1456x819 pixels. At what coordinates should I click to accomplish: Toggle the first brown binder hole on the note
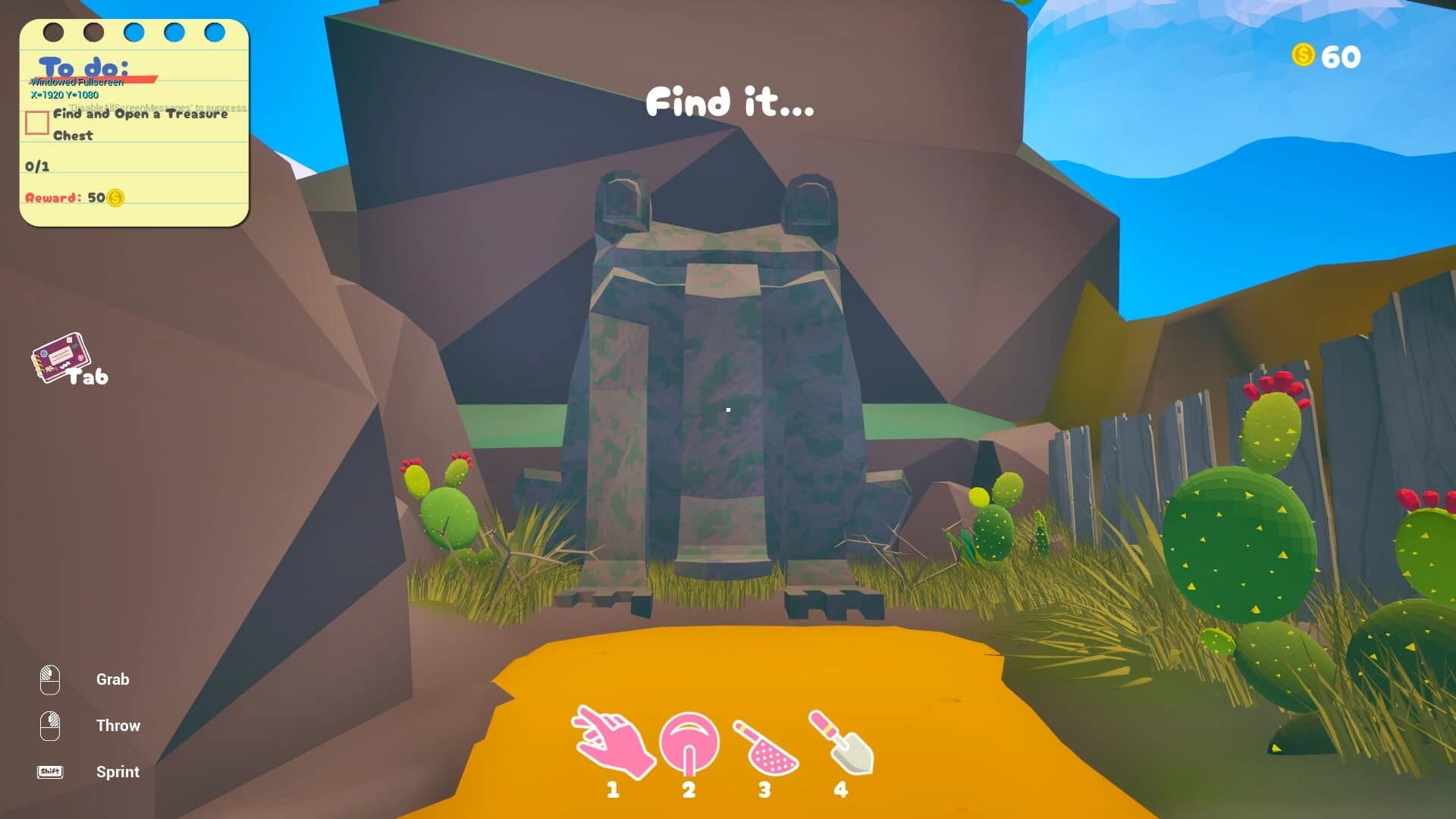click(52, 32)
